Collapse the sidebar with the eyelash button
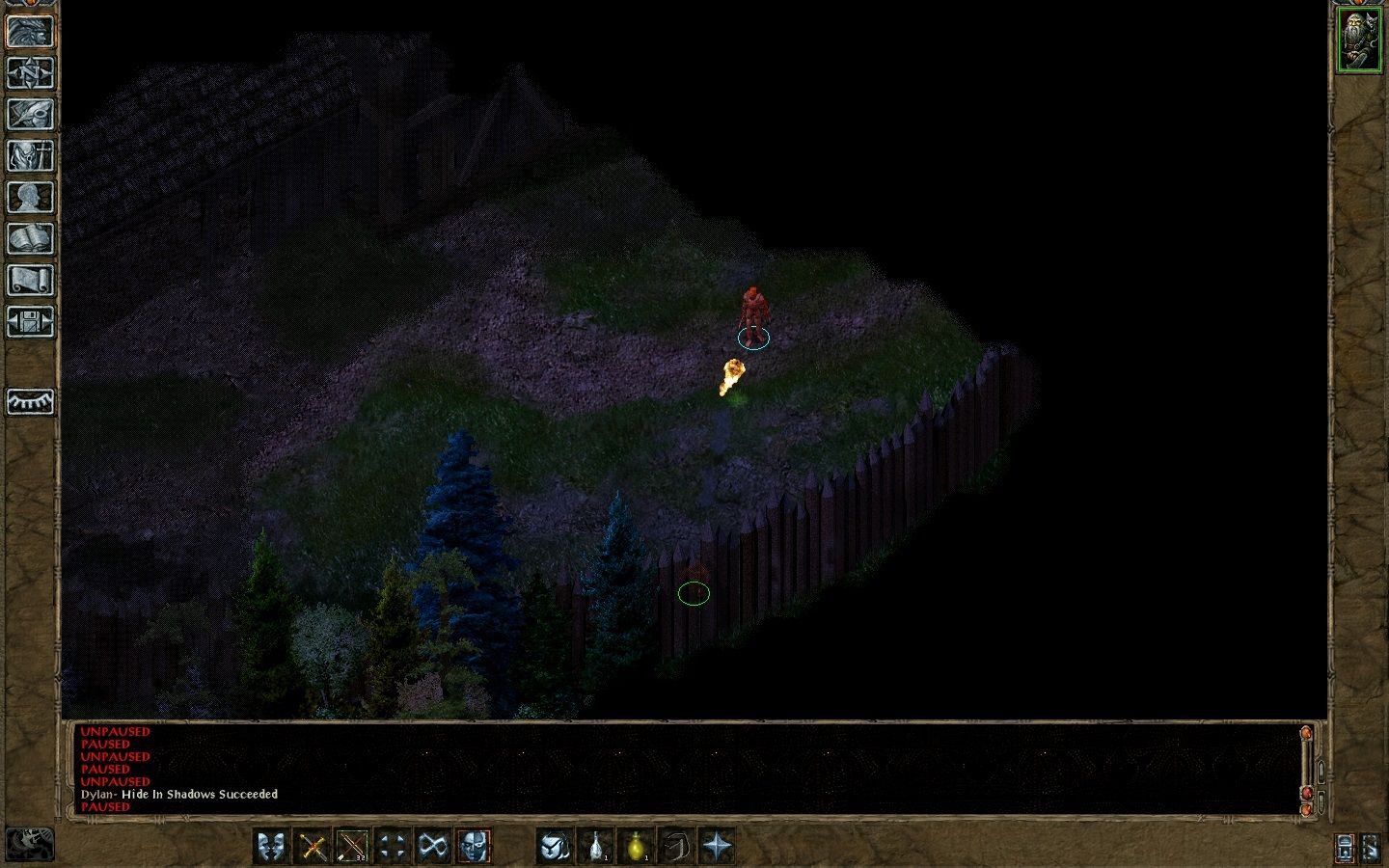The width and height of the screenshot is (1389, 868). click(x=29, y=400)
